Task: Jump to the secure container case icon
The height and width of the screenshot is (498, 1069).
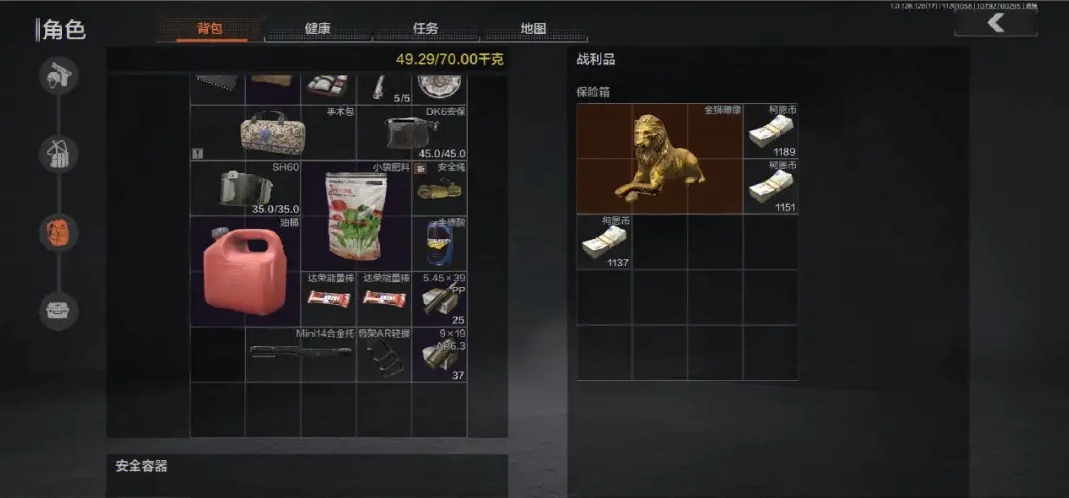Action: click(59, 310)
